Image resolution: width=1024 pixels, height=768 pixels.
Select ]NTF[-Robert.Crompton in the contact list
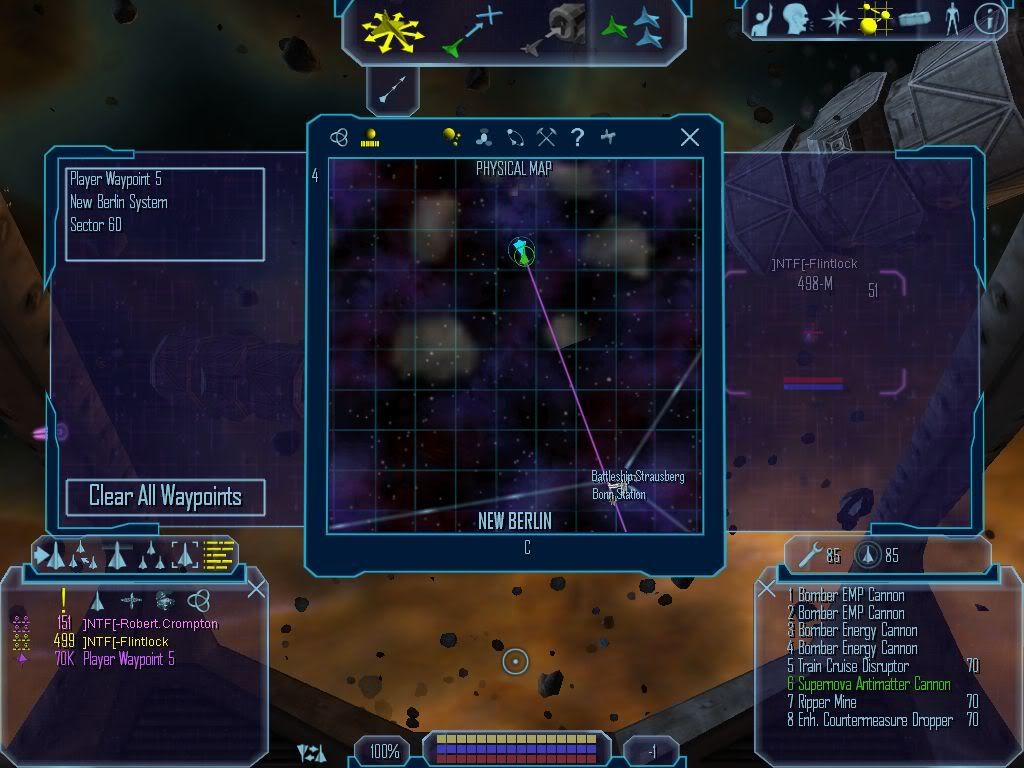point(149,624)
